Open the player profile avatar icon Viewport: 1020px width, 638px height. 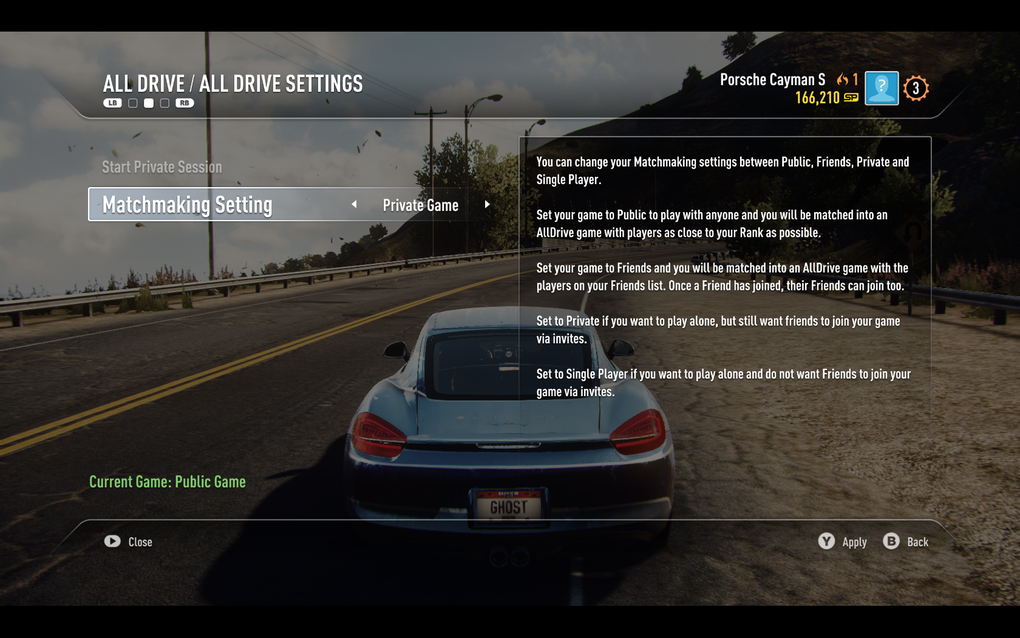pyautogui.click(x=881, y=89)
